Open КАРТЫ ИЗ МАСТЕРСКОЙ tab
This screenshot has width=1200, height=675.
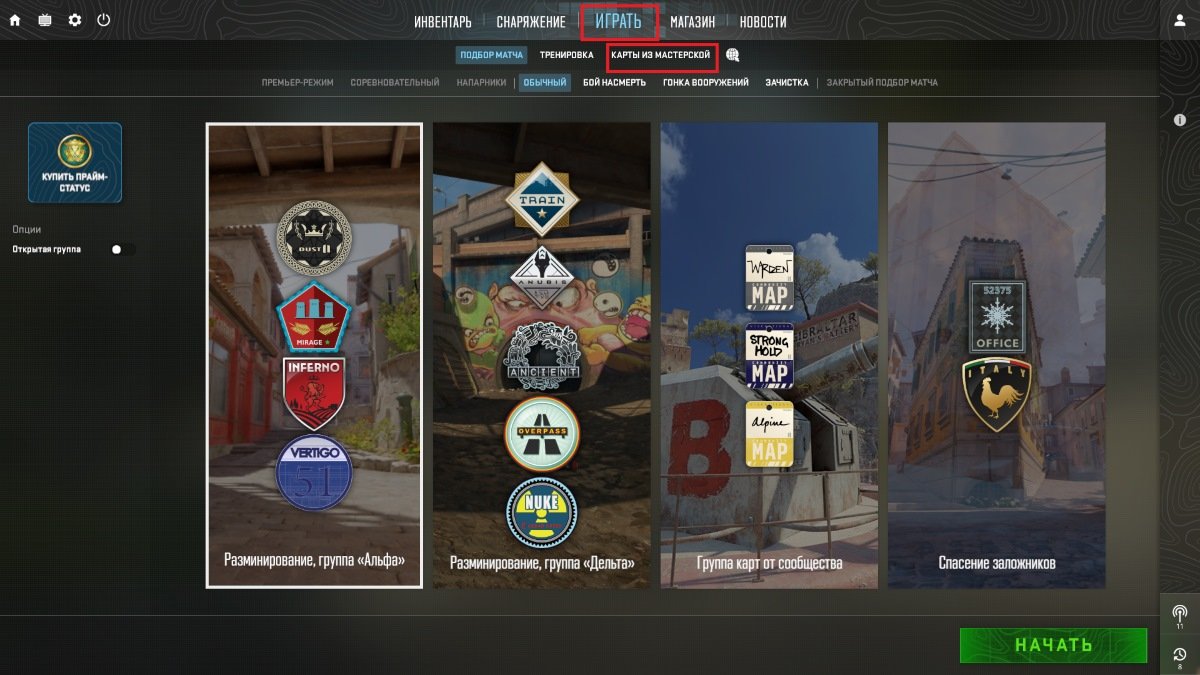[661, 55]
